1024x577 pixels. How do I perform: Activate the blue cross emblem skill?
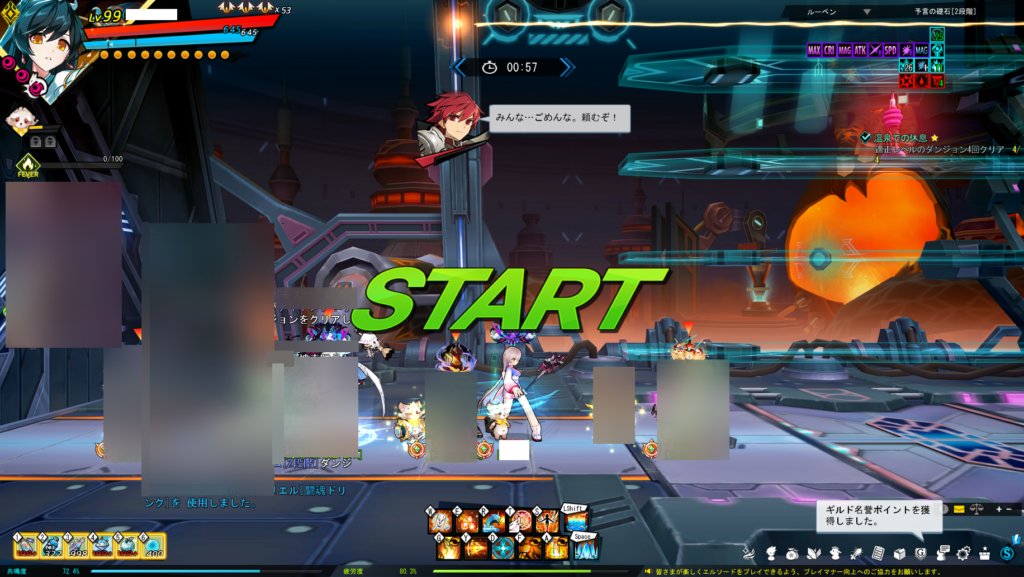pyautogui.click(x=504, y=548)
